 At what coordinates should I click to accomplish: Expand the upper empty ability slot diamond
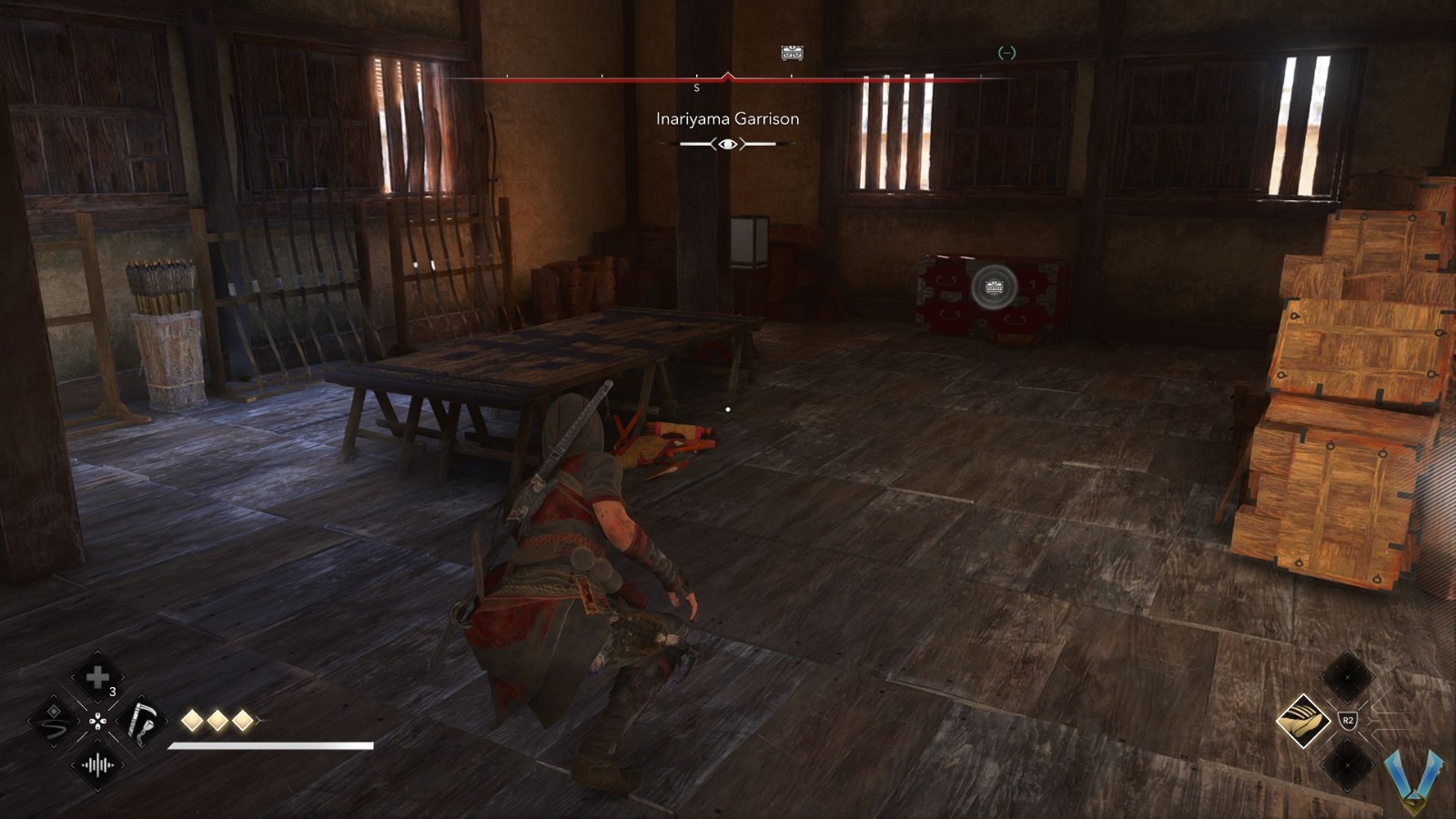[x=1346, y=678]
